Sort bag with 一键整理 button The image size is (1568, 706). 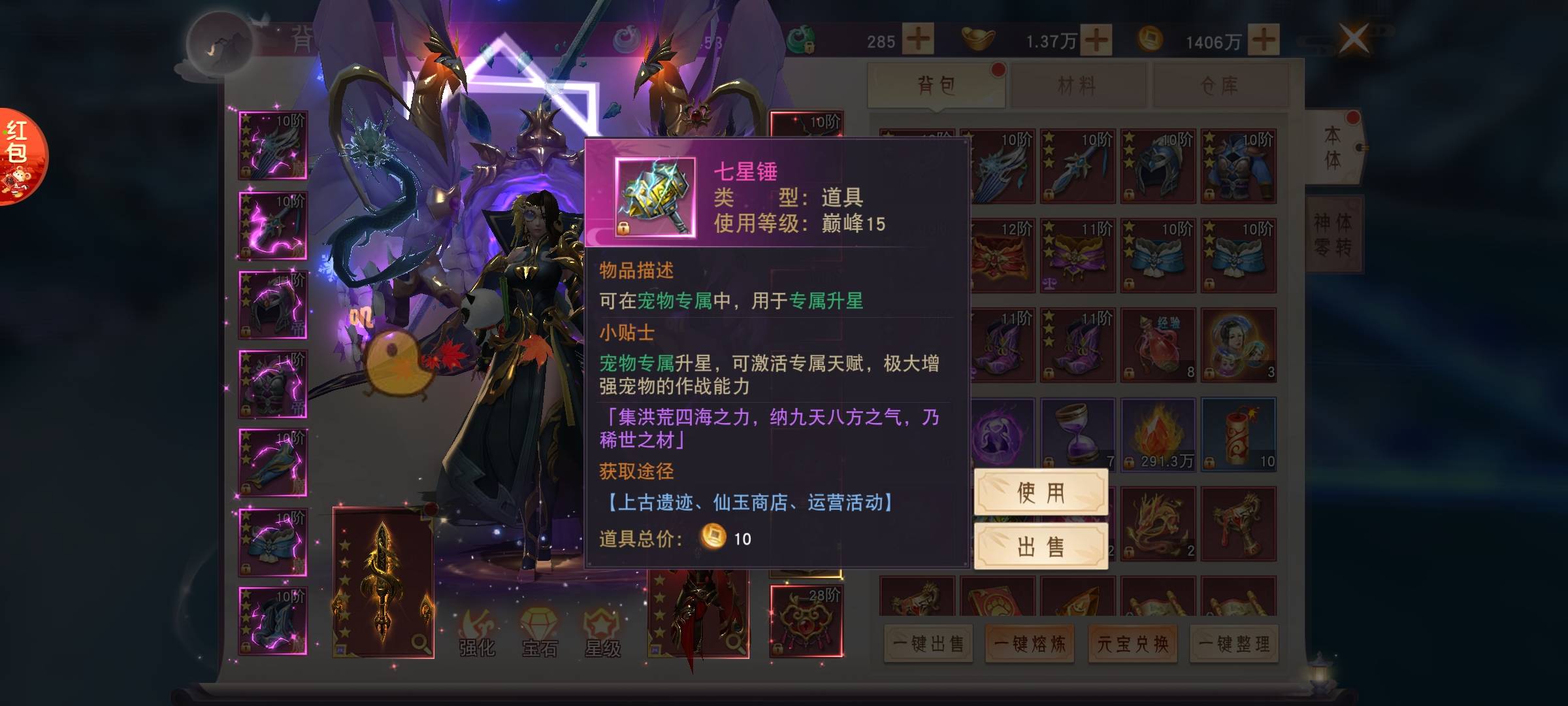pos(1234,644)
